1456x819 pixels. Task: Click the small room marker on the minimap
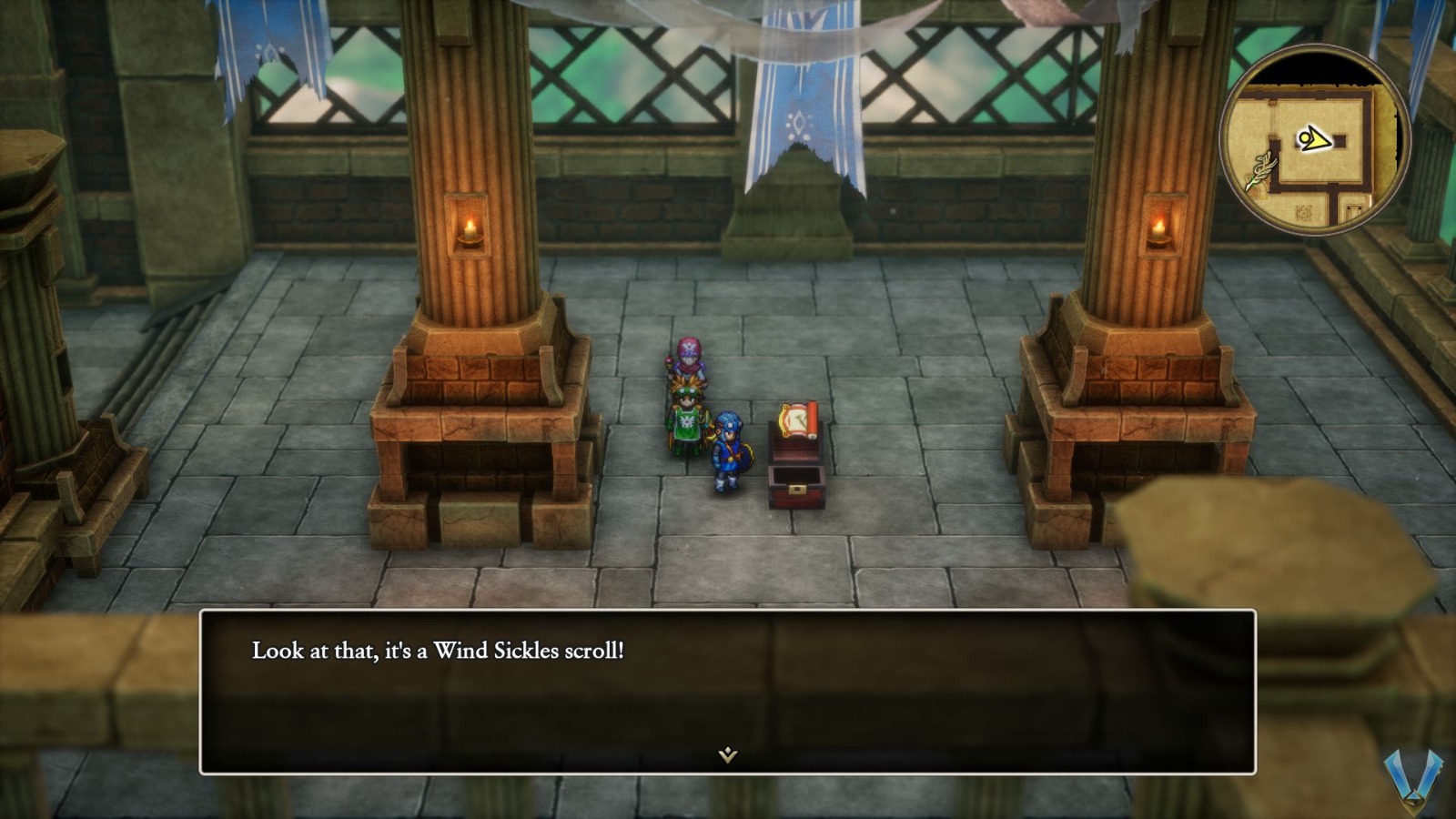pos(1354,210)
